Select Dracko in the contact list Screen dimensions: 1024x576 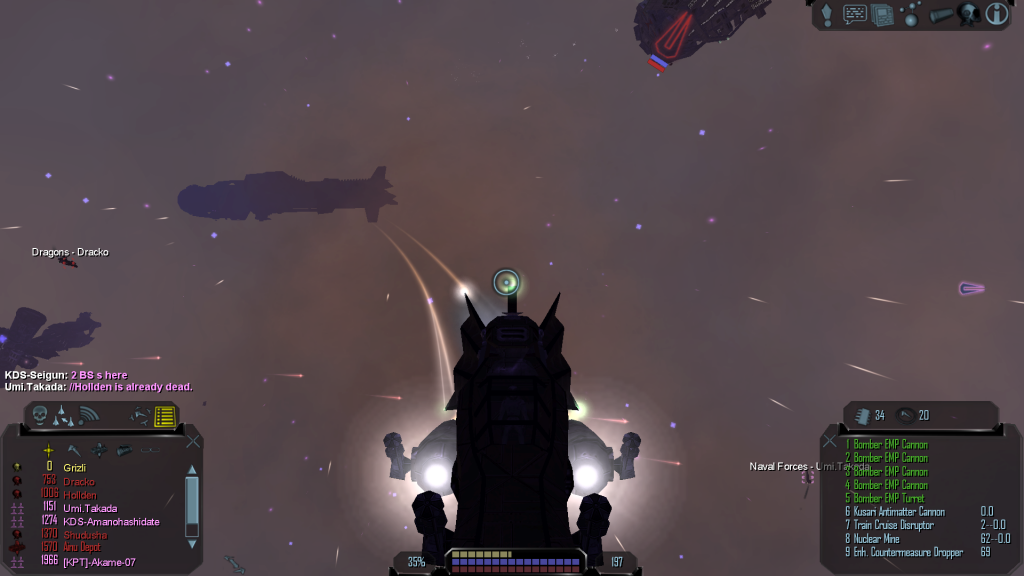pos(80,481)
